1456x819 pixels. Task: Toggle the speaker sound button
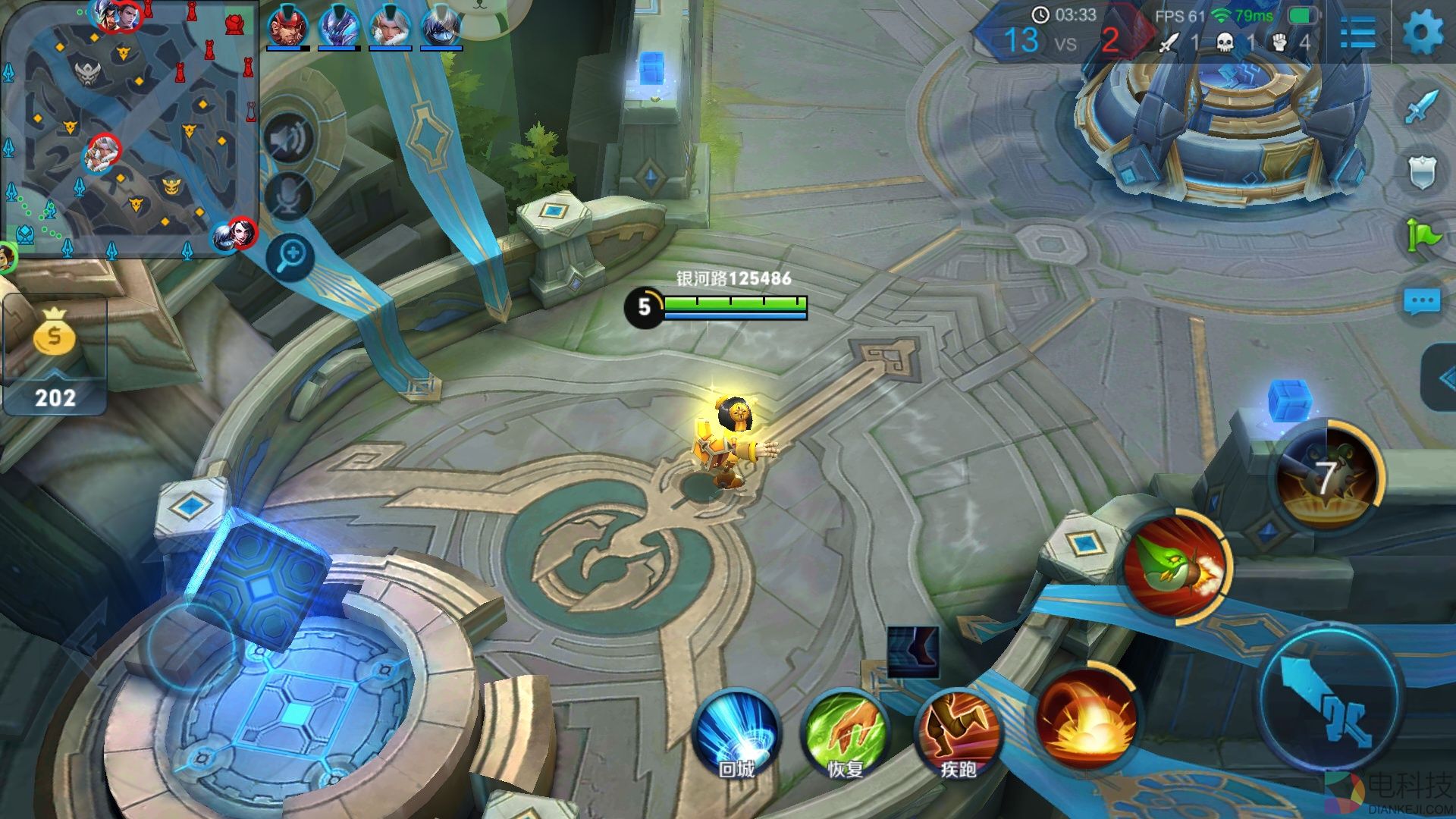point(288,139)
